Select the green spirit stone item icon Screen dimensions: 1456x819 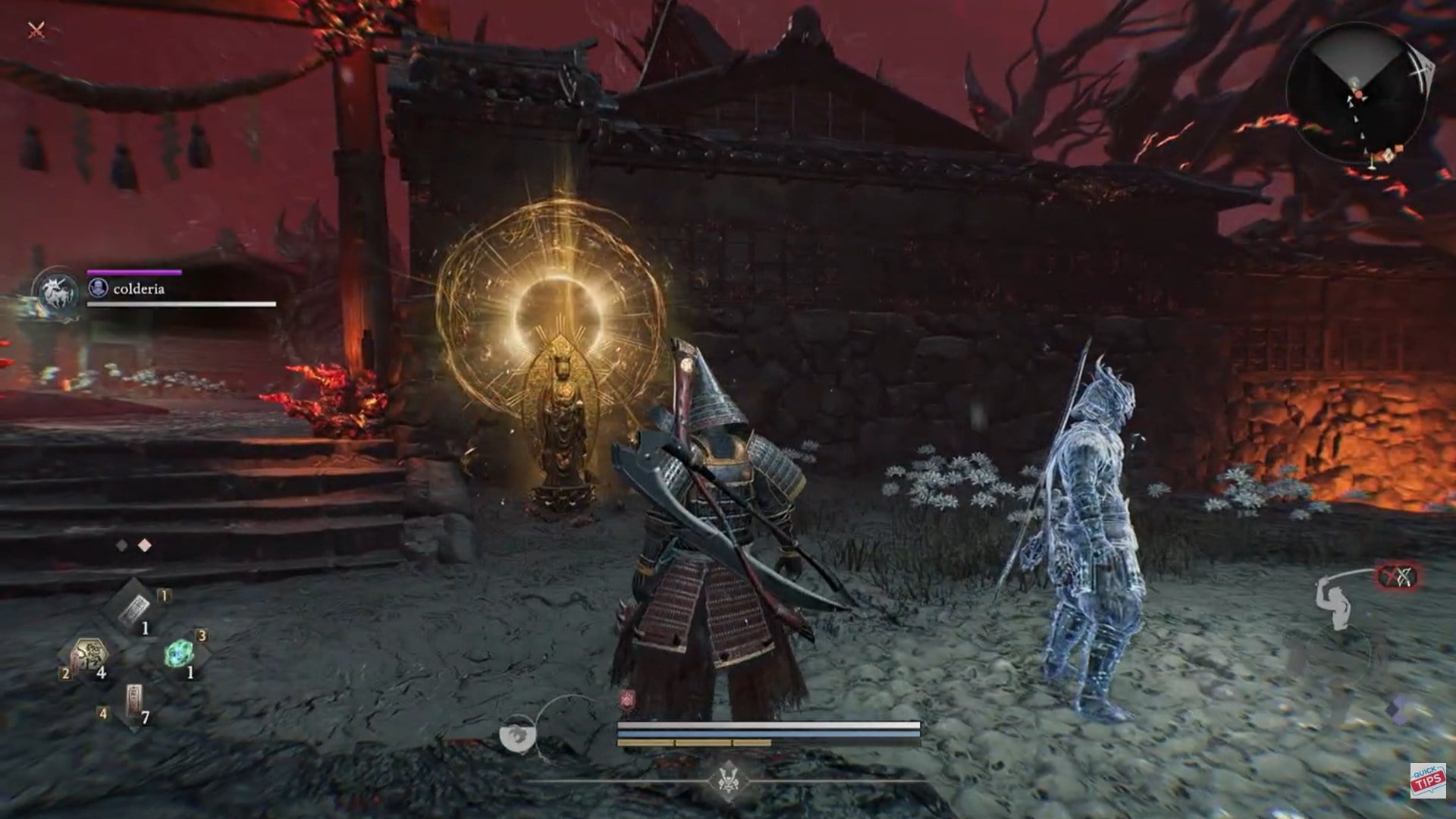(x=178, y=654)
